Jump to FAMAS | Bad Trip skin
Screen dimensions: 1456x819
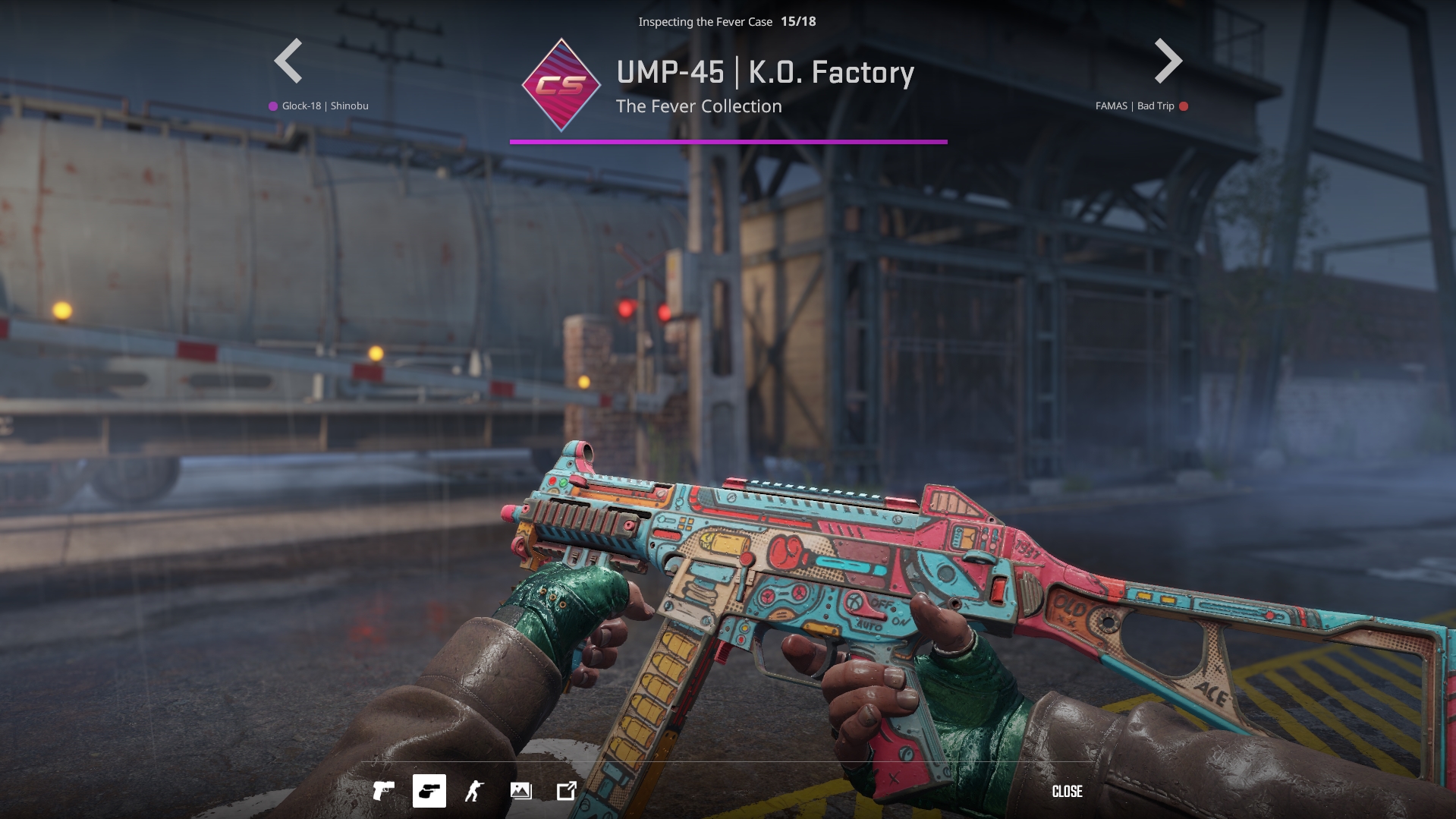tap(1135, 106)
